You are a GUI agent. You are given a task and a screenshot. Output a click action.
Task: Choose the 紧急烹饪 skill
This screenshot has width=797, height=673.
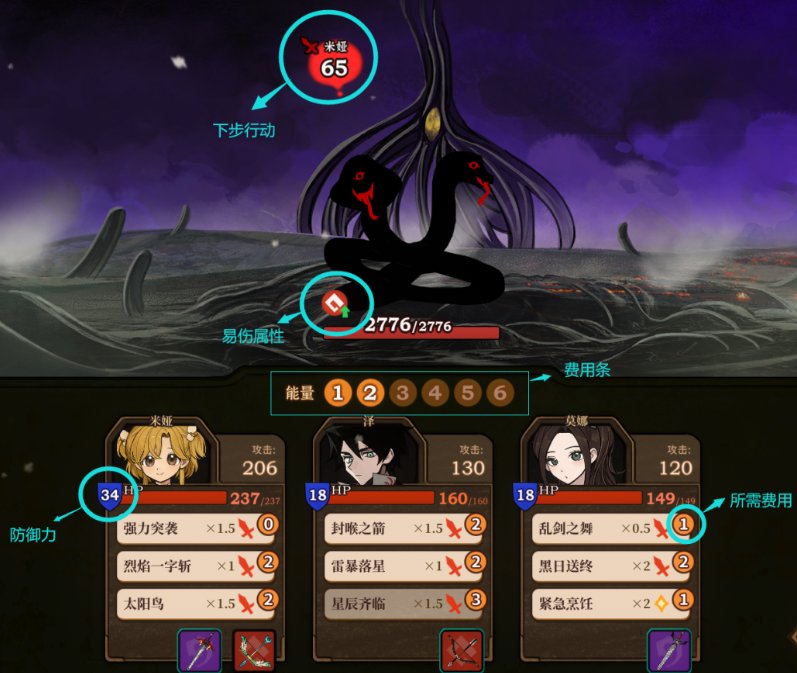coord(607,603)
